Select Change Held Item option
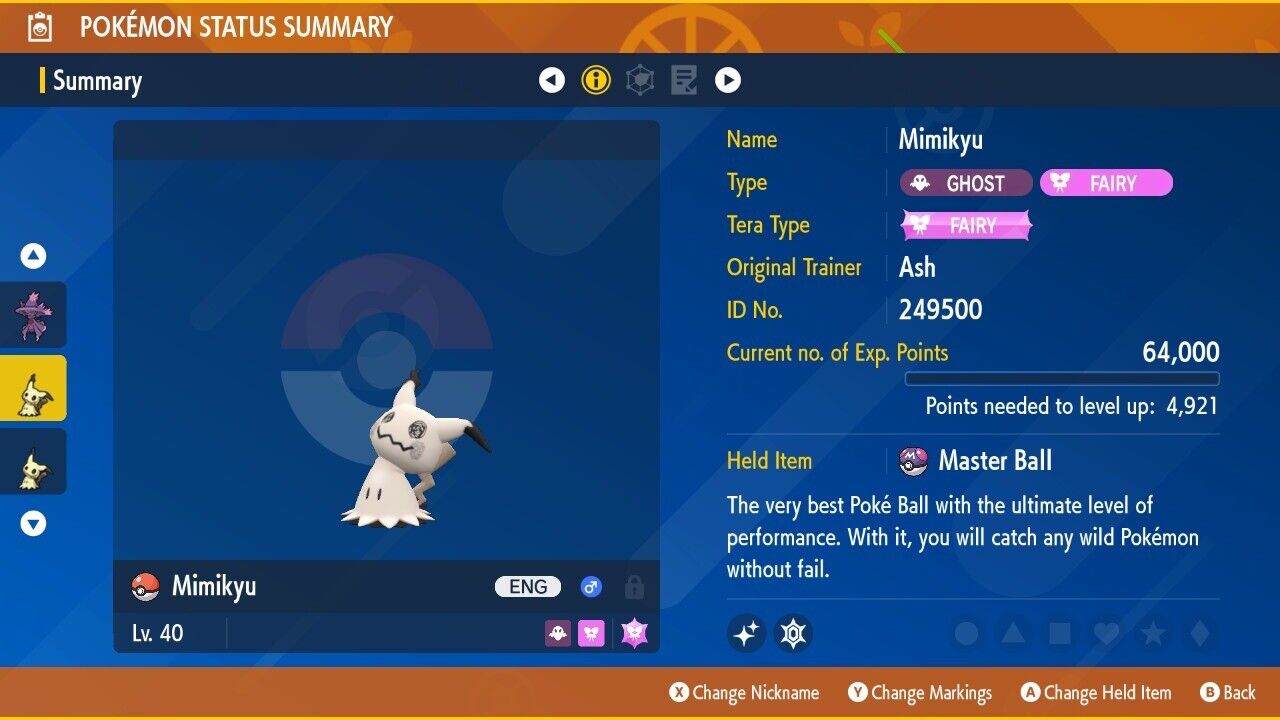The height and width of the screenshot is (720, 1280). click(x=1096, y=692)
